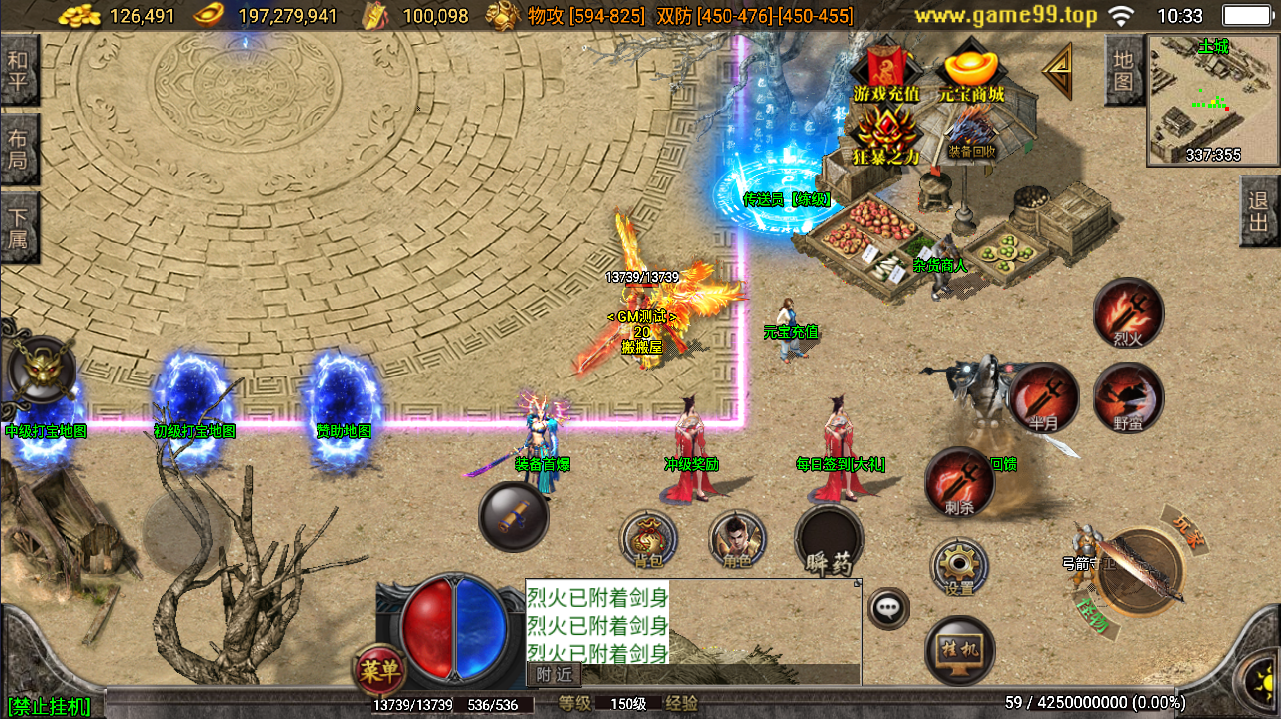Open the 角色 character sheet
The width and height of the screenshot is (1281, 719).
coord(737,540)
